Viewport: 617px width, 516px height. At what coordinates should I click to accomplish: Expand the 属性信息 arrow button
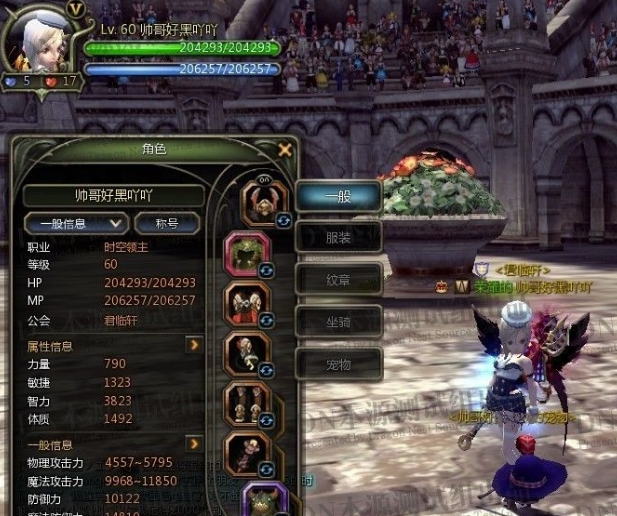click(194, 345)
